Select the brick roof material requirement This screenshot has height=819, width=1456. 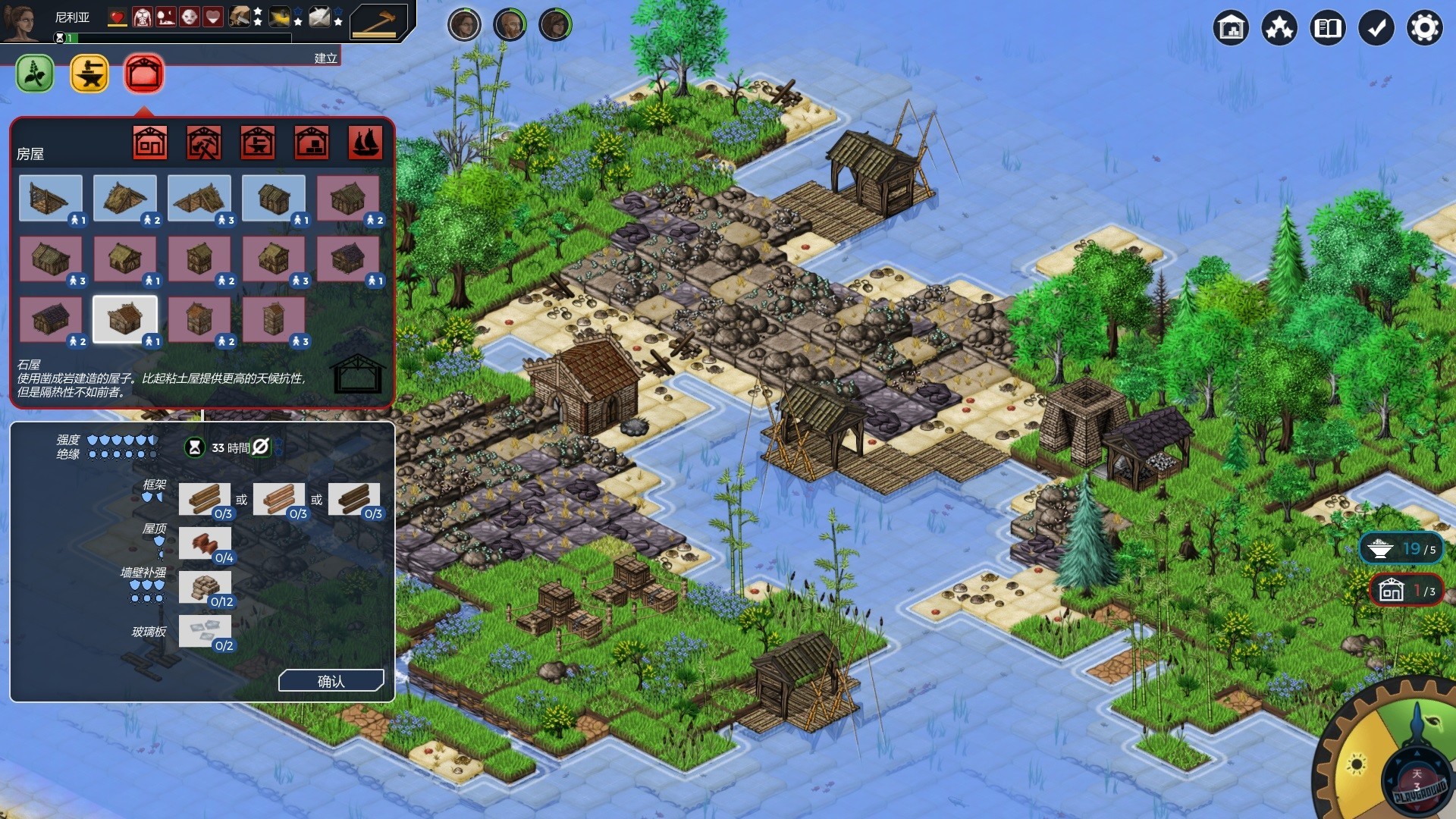(x=206, y=543)
